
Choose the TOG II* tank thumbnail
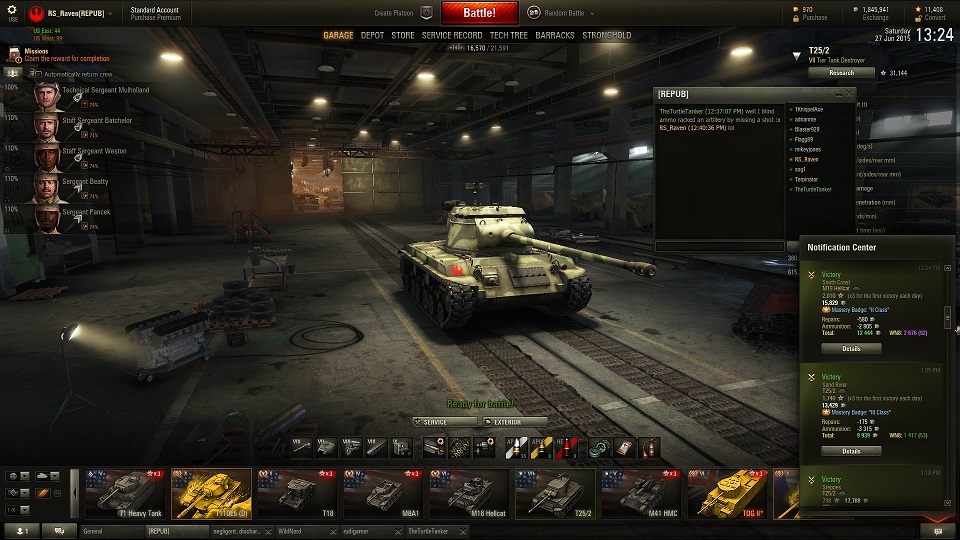727,494
